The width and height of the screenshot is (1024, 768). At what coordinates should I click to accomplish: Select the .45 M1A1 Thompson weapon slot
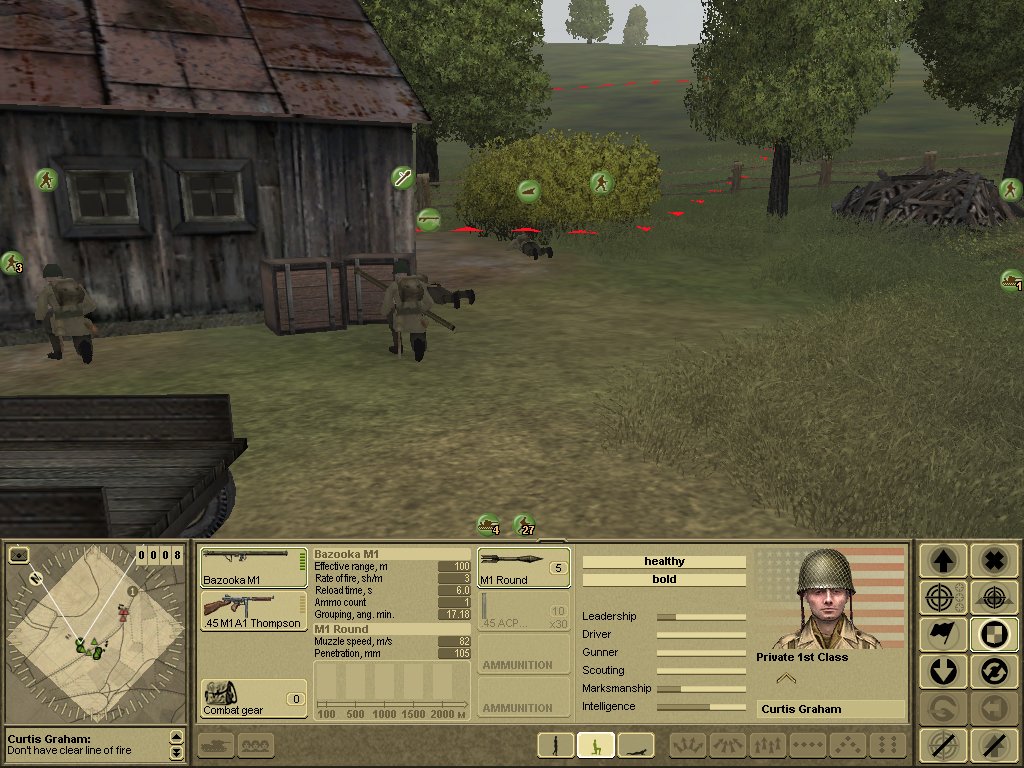(x=253, y=609)
